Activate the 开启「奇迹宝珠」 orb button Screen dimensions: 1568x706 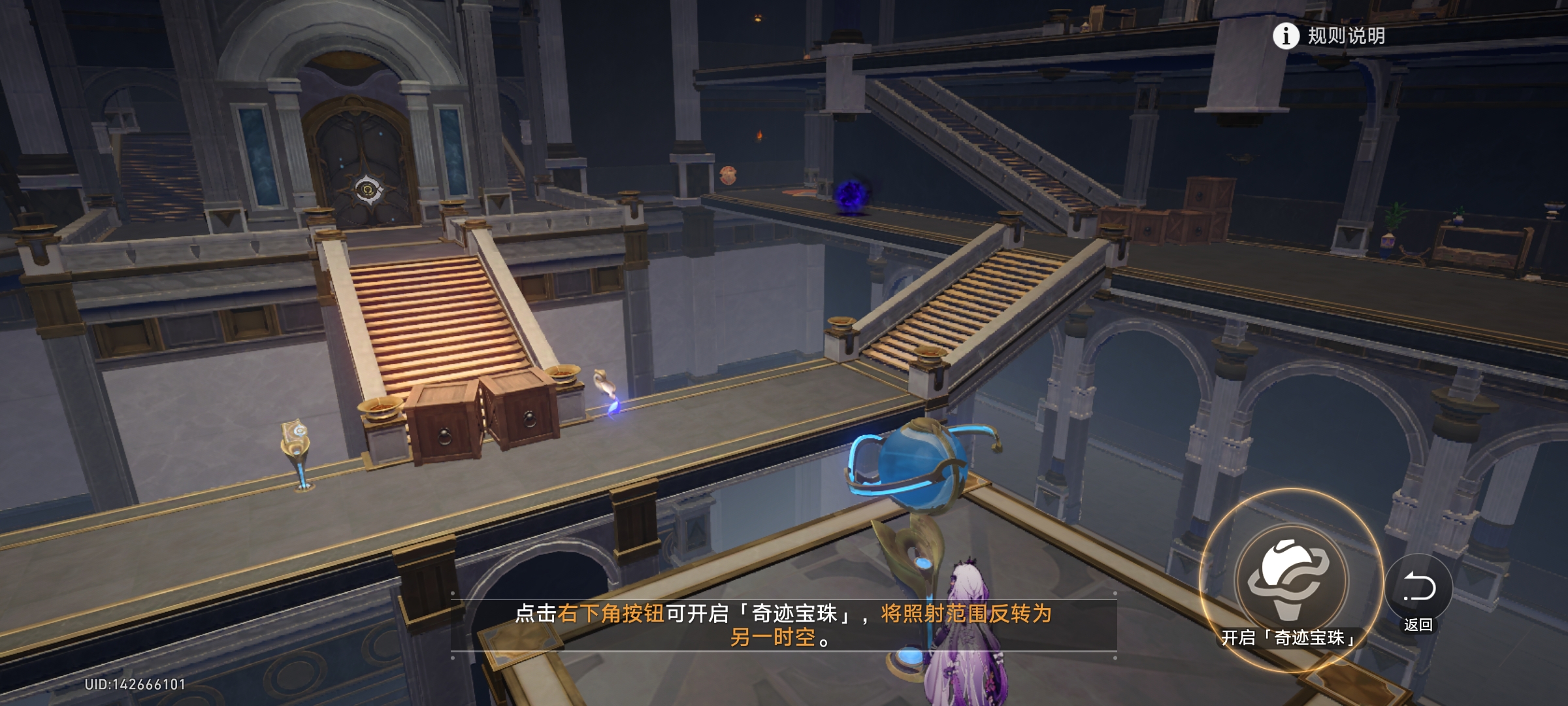pos(1290,580)
